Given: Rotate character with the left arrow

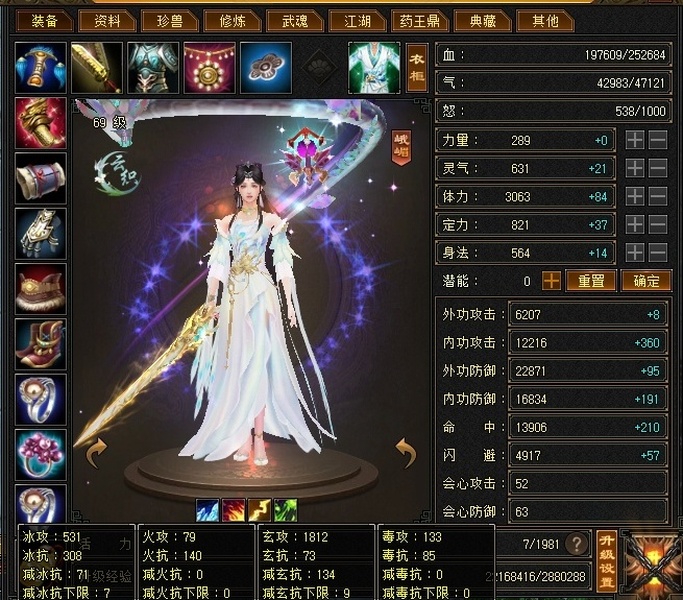Looking at the screenshot, I should pyautogui.click(x=97, y=453).
